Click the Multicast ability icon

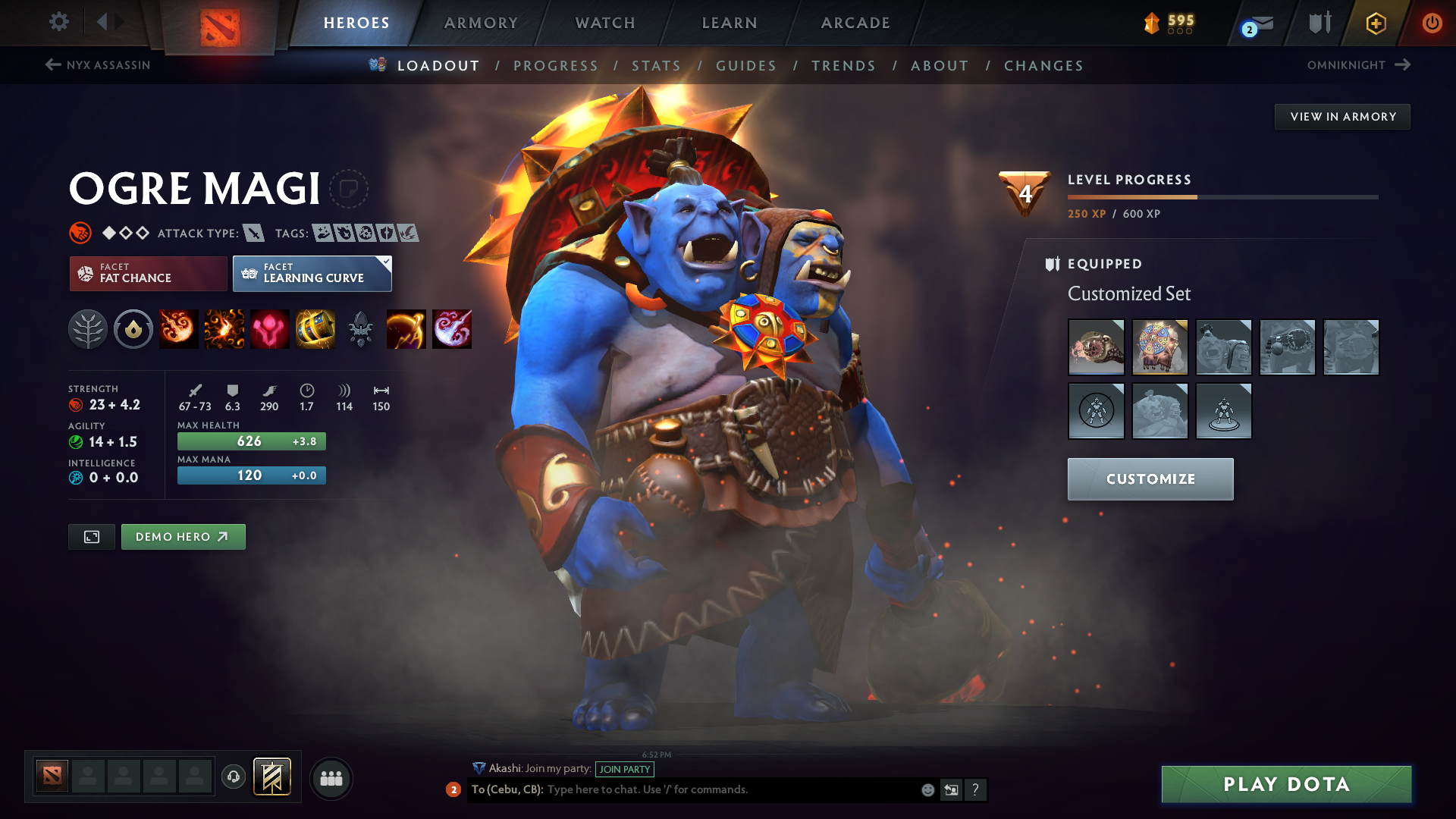point(315,329)
